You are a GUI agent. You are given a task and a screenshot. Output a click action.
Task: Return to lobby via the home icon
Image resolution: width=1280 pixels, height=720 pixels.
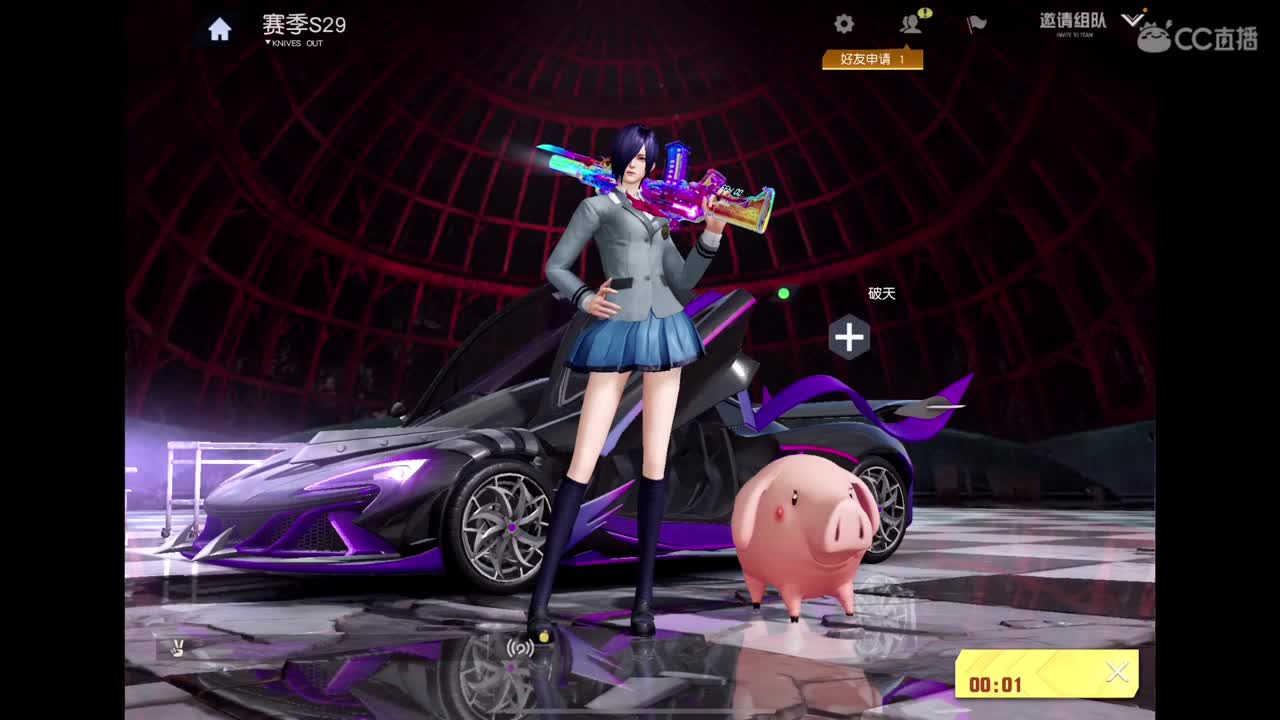219,28
